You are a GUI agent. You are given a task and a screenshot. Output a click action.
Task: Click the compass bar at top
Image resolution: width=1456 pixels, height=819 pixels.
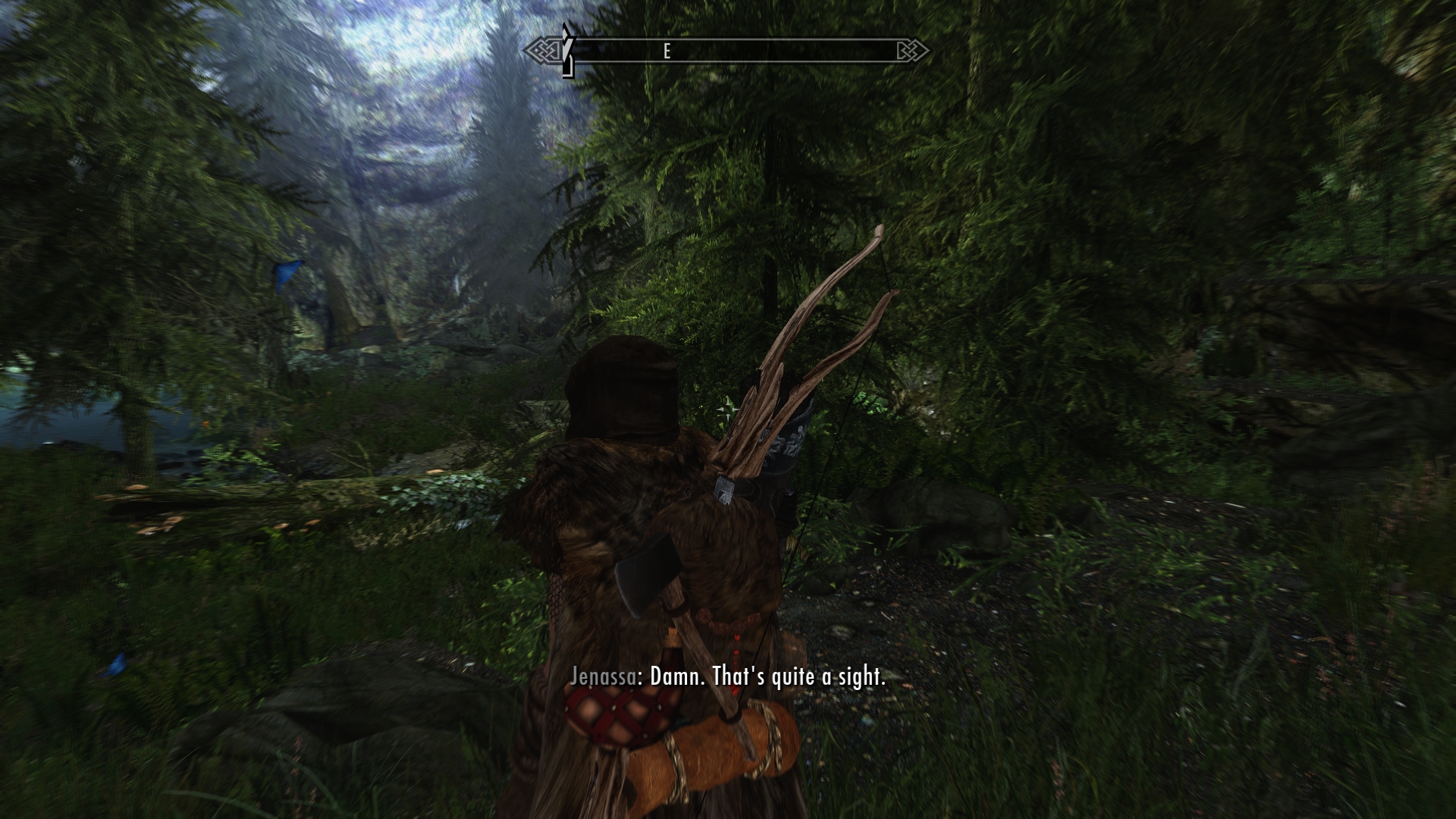726,51
